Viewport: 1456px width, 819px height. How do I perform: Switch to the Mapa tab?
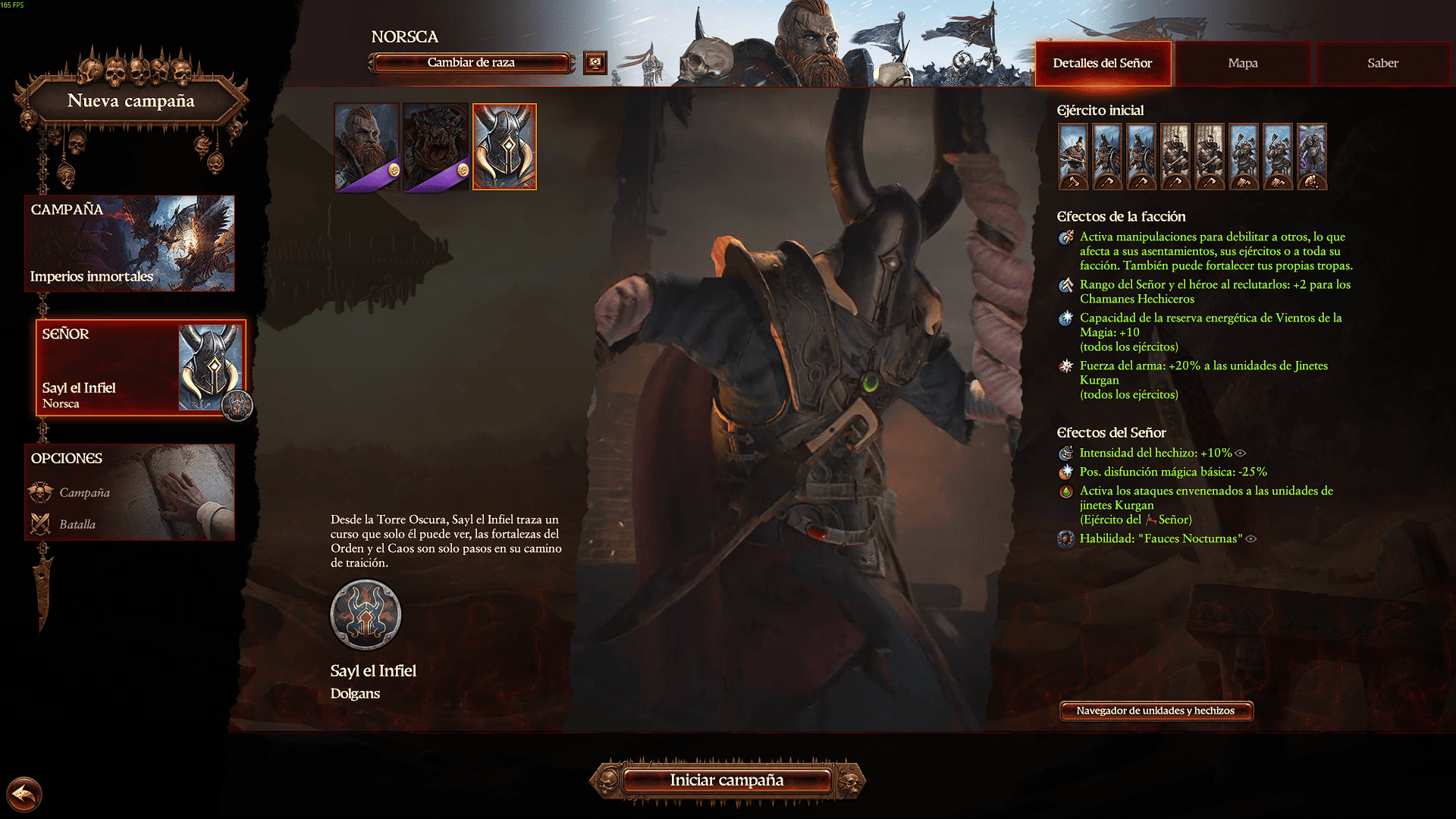coord(1242,64)
